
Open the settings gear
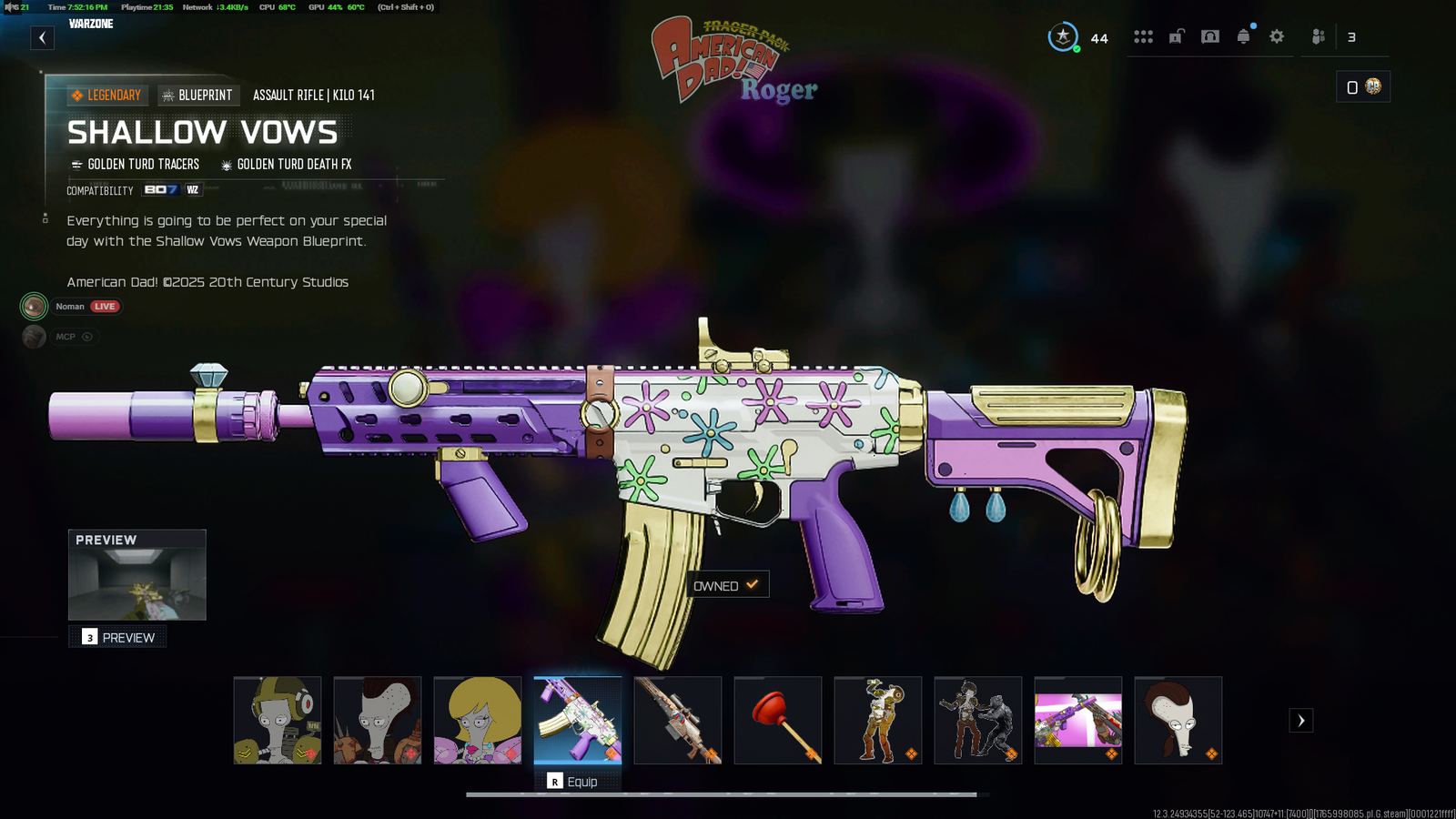tap(1277, 36)
